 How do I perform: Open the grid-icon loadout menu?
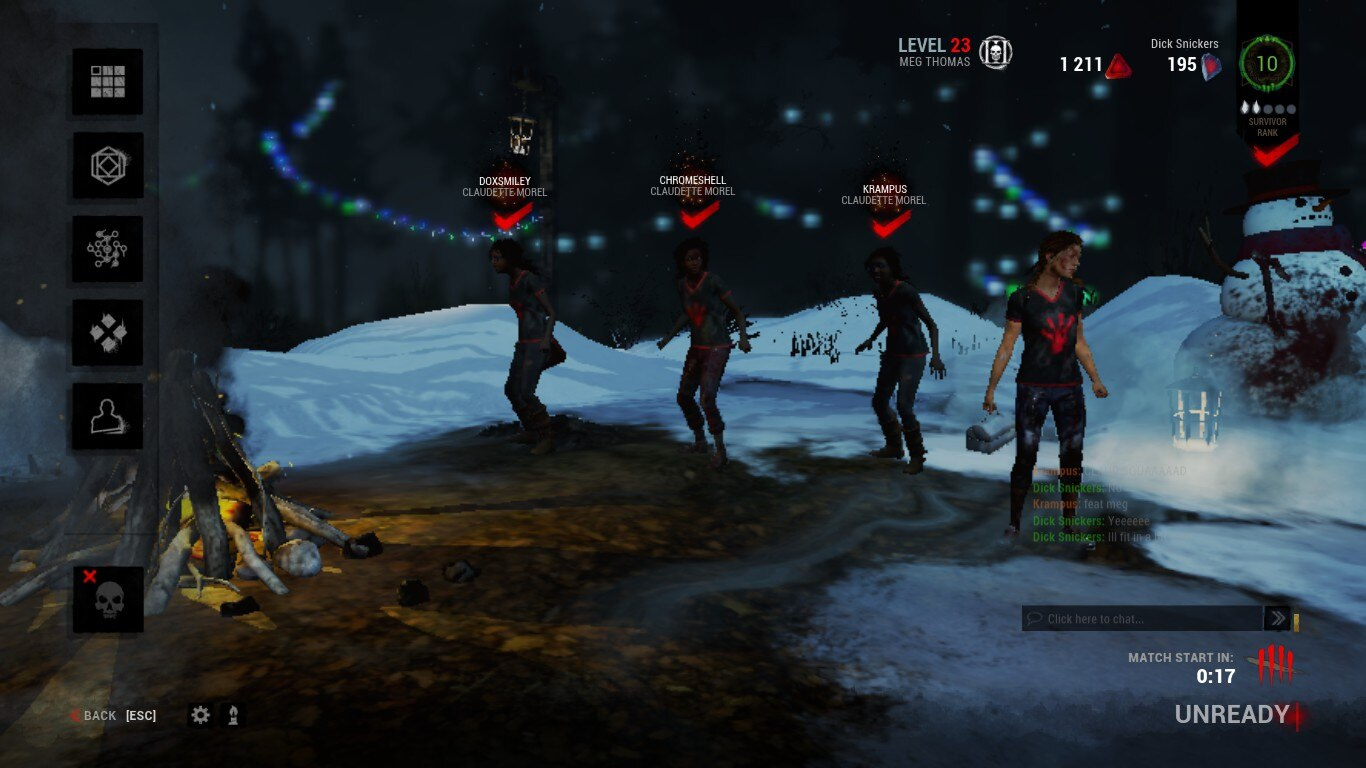pyautogui.click(x=107, y=82)
